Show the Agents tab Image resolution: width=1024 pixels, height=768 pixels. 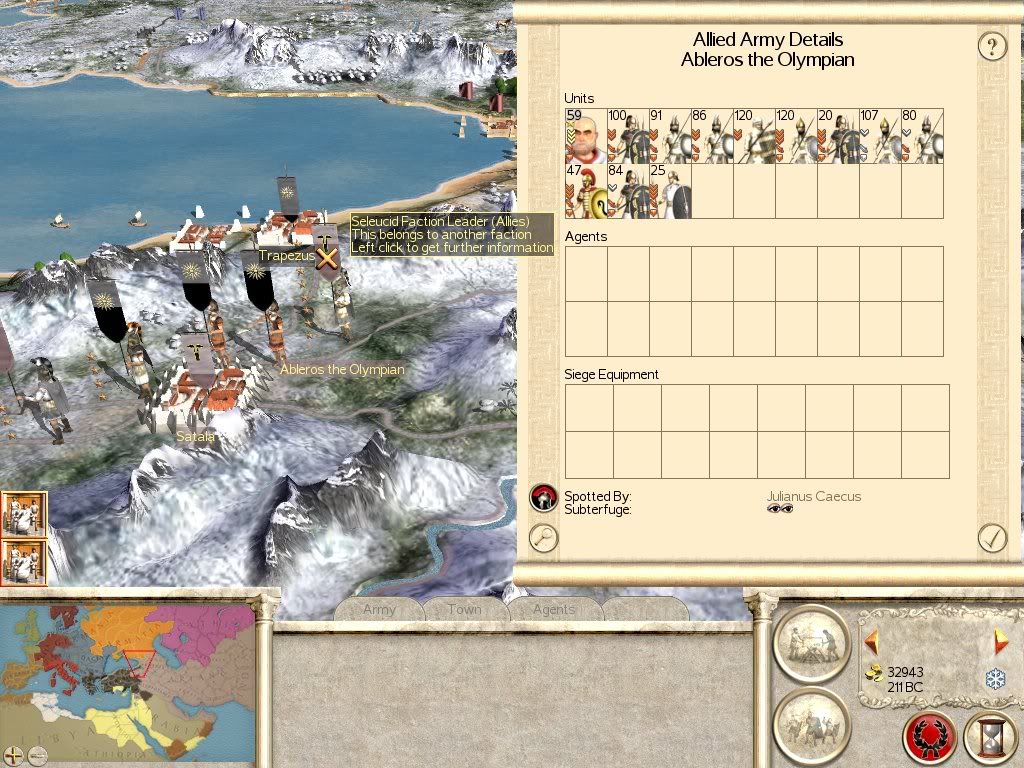pos(553,609)
